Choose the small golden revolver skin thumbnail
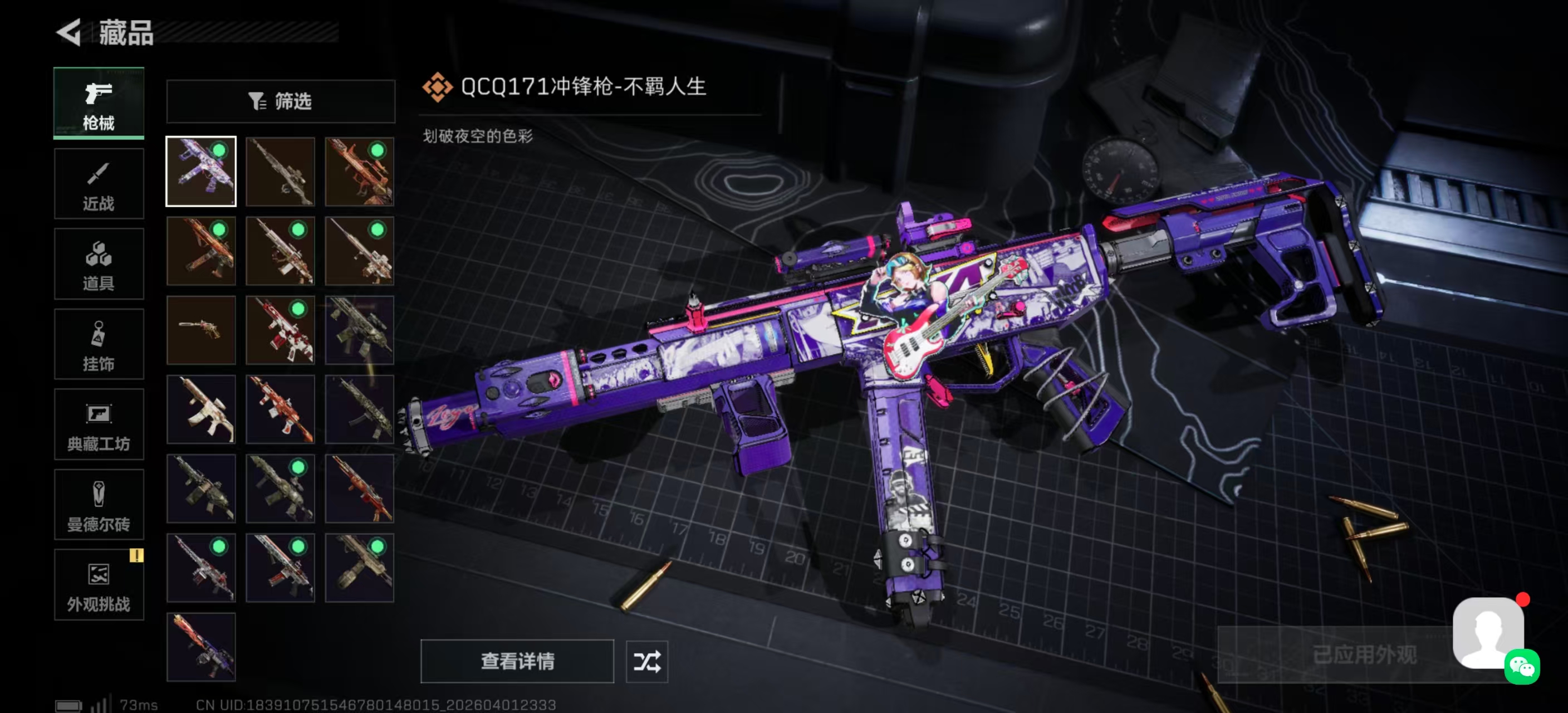This screenshot has height=713, width=1568. (201, 330)
